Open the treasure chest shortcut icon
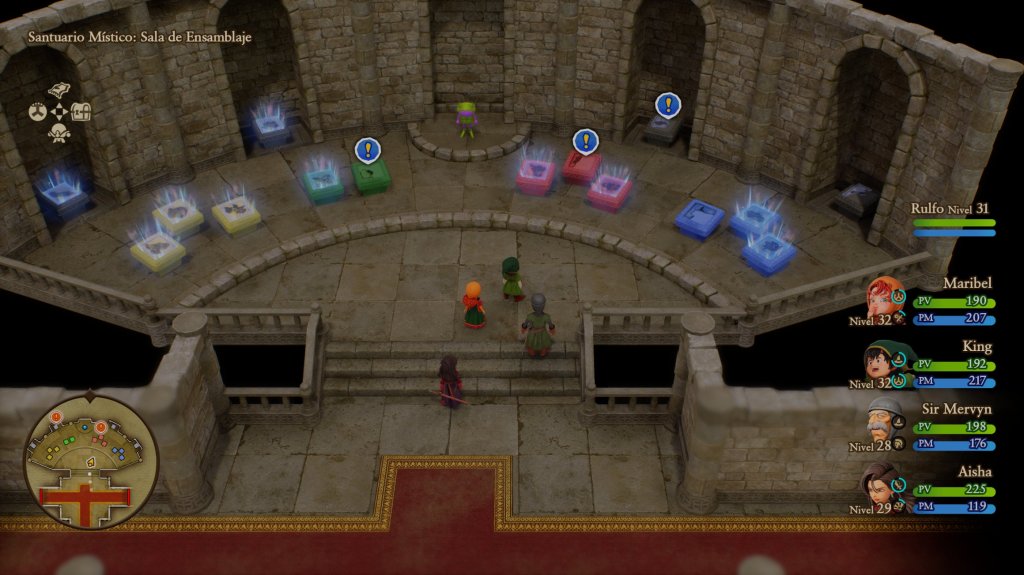This screenshot has height=575, width=1024. (81, 112)
